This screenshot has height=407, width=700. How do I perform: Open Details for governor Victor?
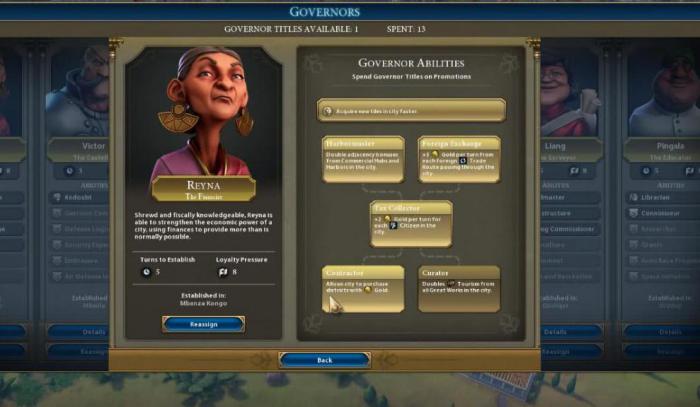92,331
